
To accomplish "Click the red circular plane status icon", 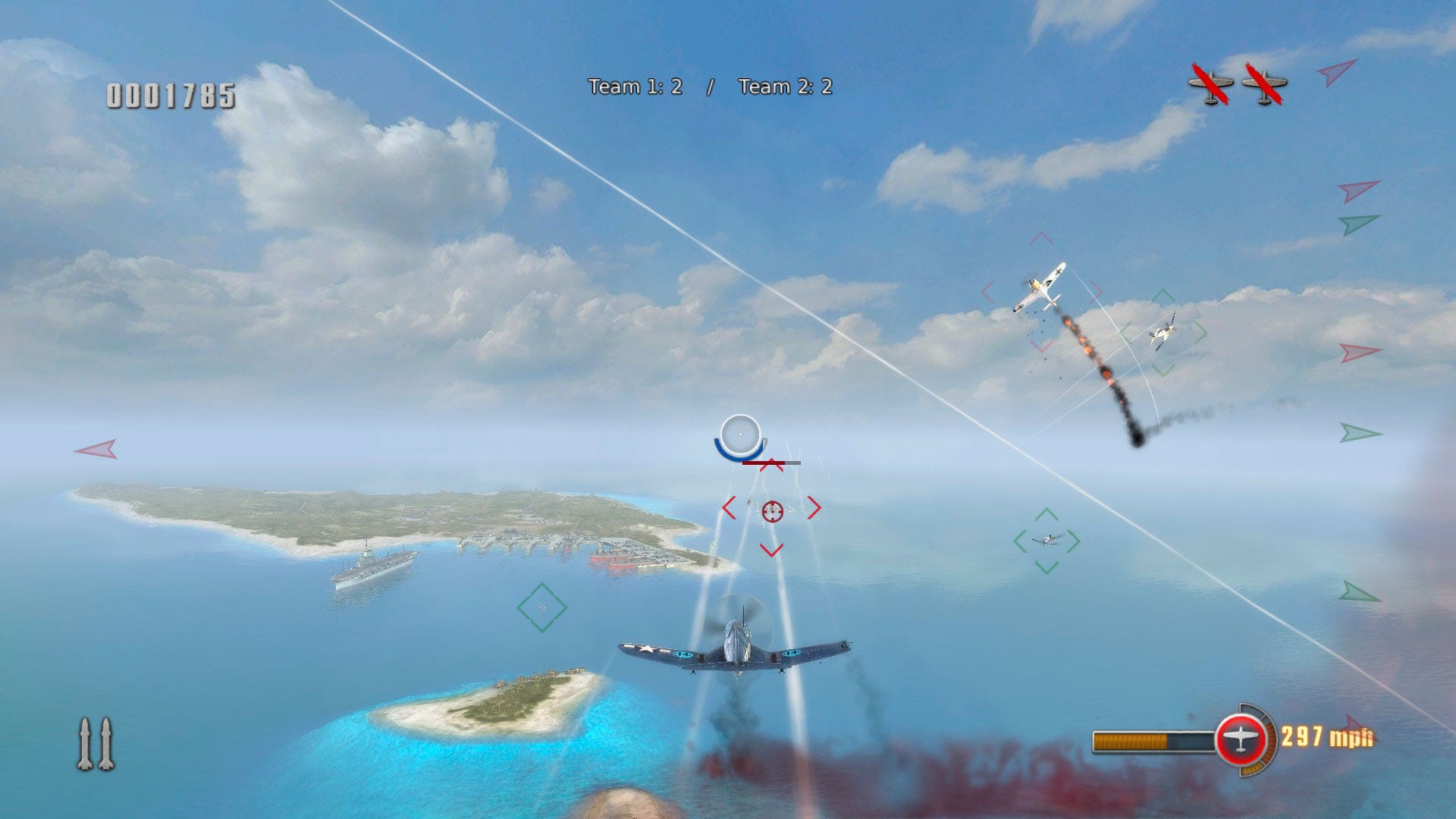I will coord(1241,739).
